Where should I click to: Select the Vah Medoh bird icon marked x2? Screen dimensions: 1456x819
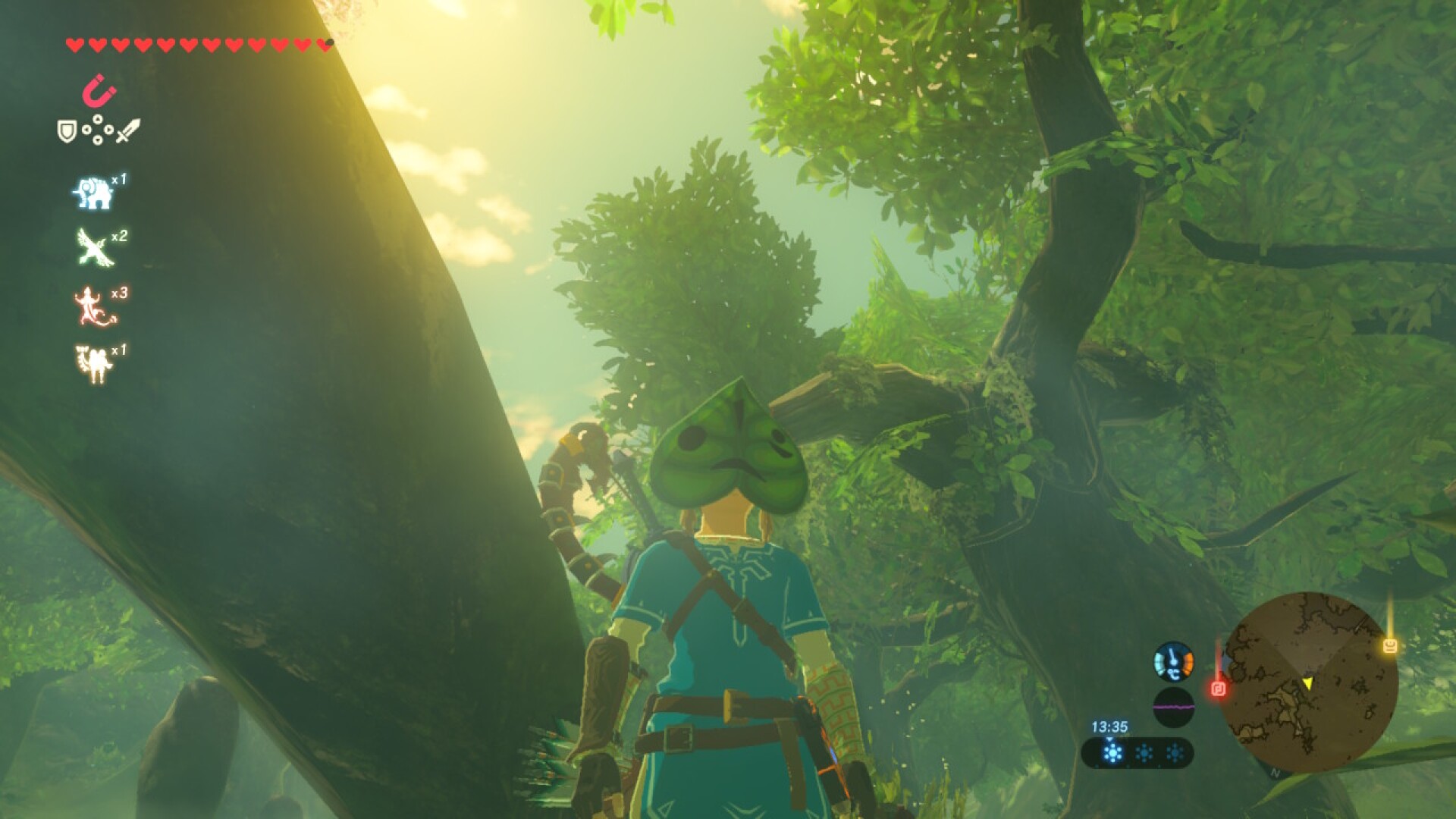[x=94, y=246]
